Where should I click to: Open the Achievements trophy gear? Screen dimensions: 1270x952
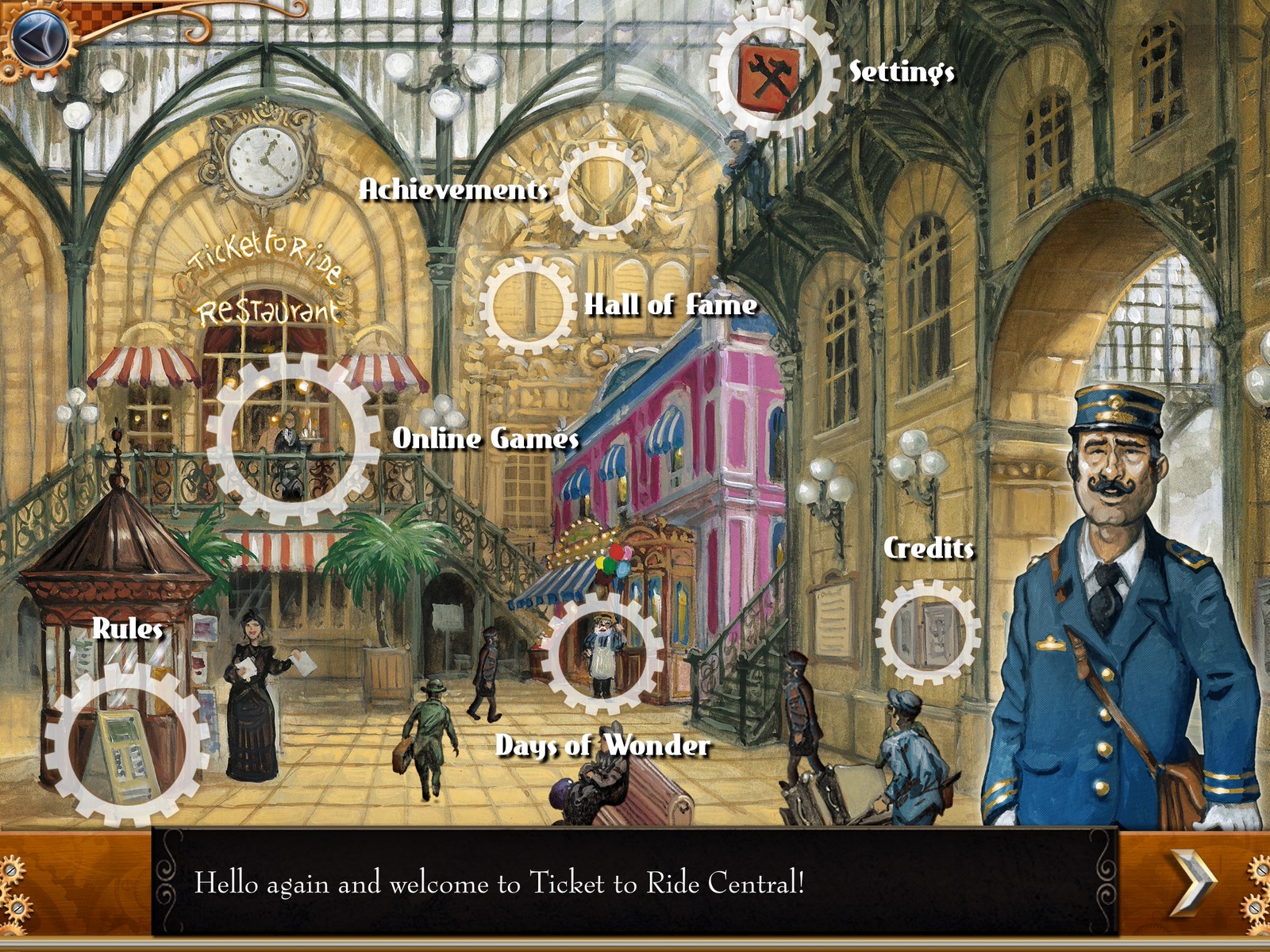(x=603, y=190)
